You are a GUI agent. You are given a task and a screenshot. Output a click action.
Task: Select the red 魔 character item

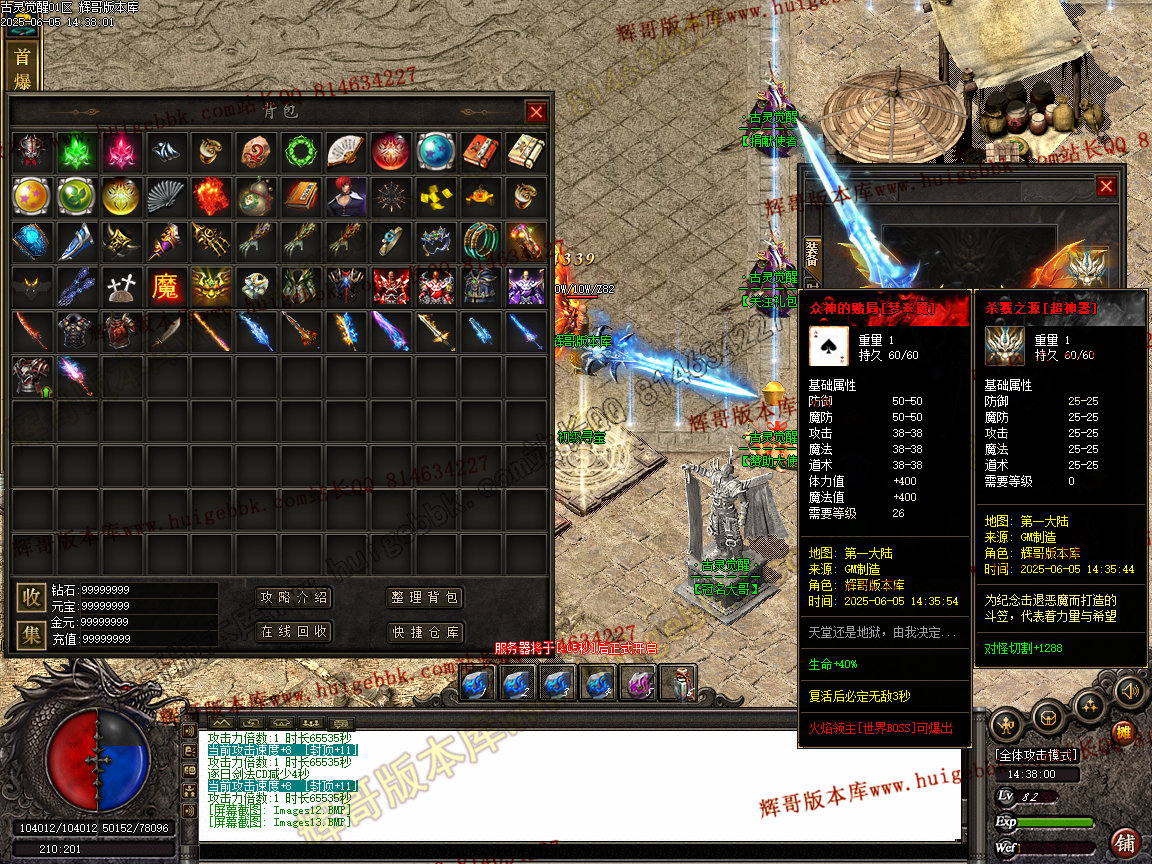[x=166, y=288]
